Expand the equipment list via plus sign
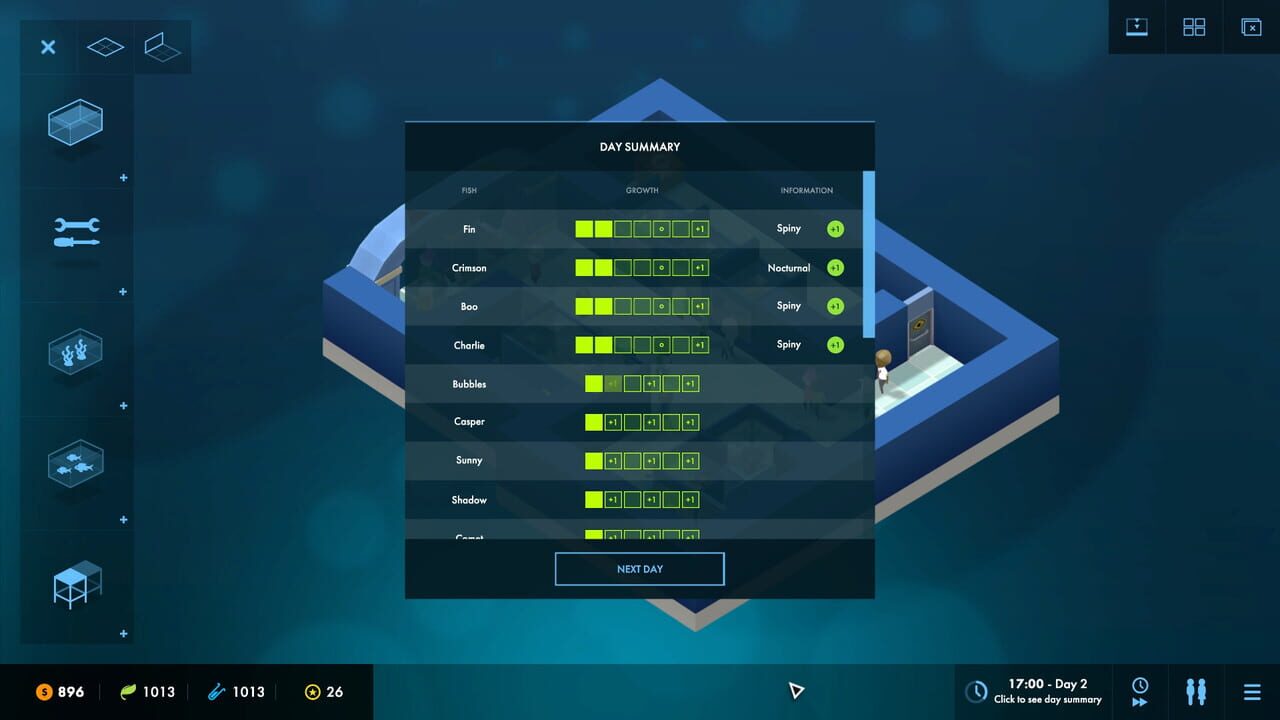1280x720 pixels. 123,291
